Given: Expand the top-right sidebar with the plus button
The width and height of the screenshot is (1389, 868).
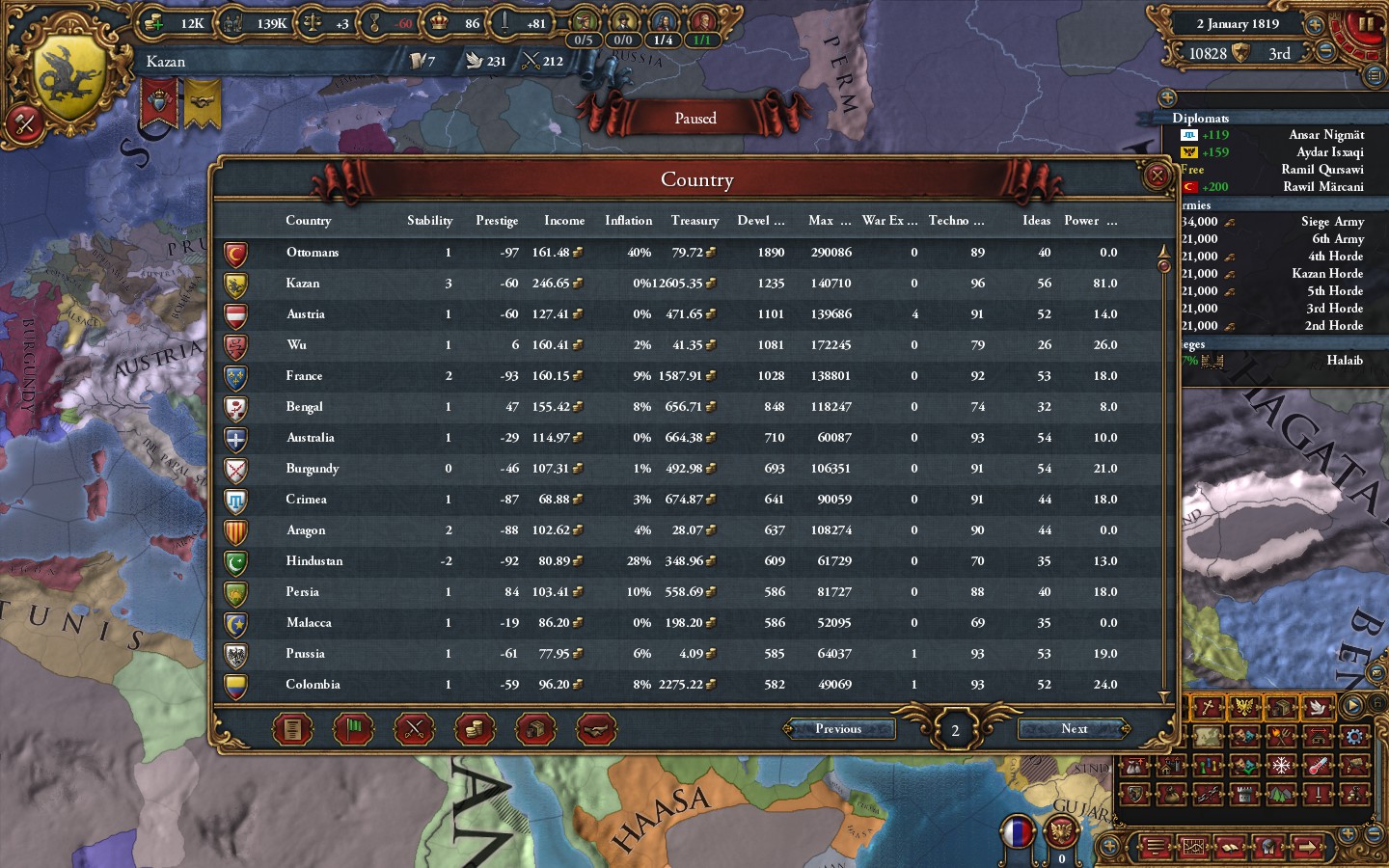Looking at the screenshot, I should [x=1168, y=97].
